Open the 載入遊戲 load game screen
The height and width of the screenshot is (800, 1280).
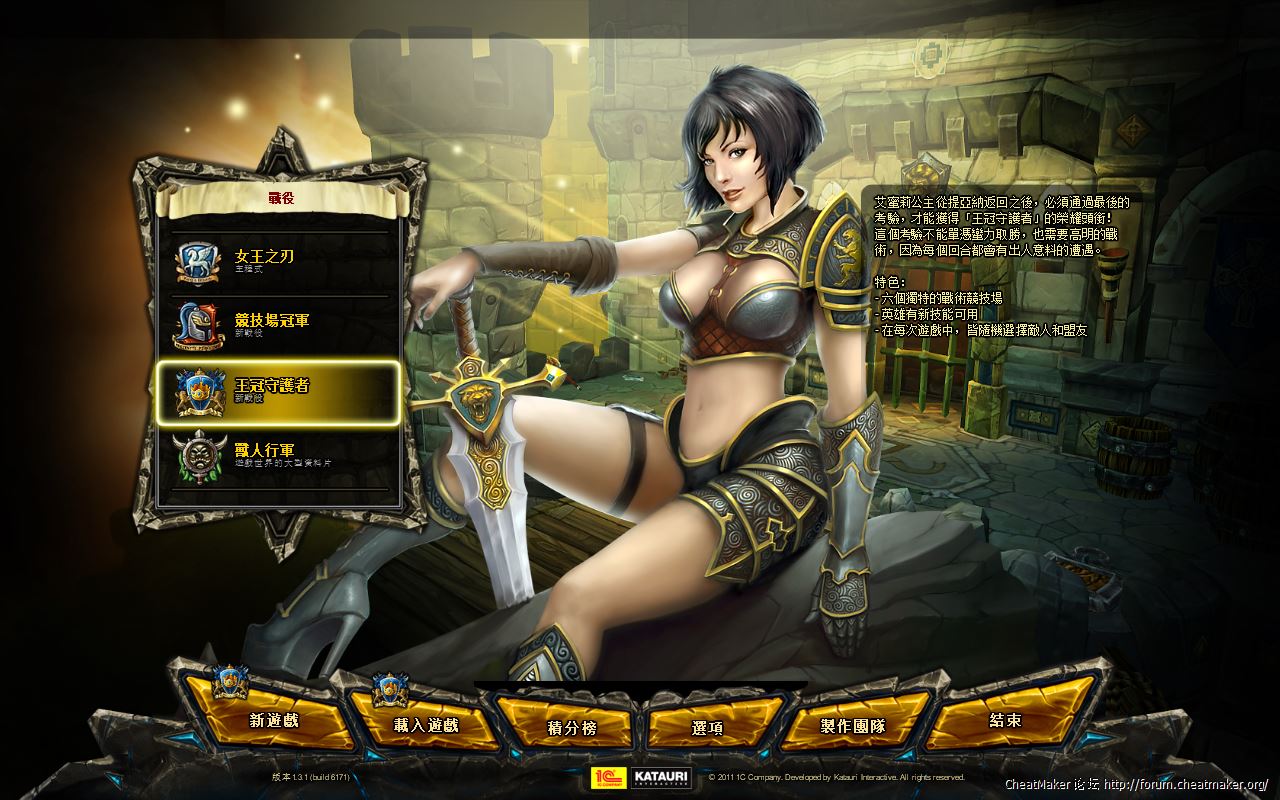[x=425, y=725]
